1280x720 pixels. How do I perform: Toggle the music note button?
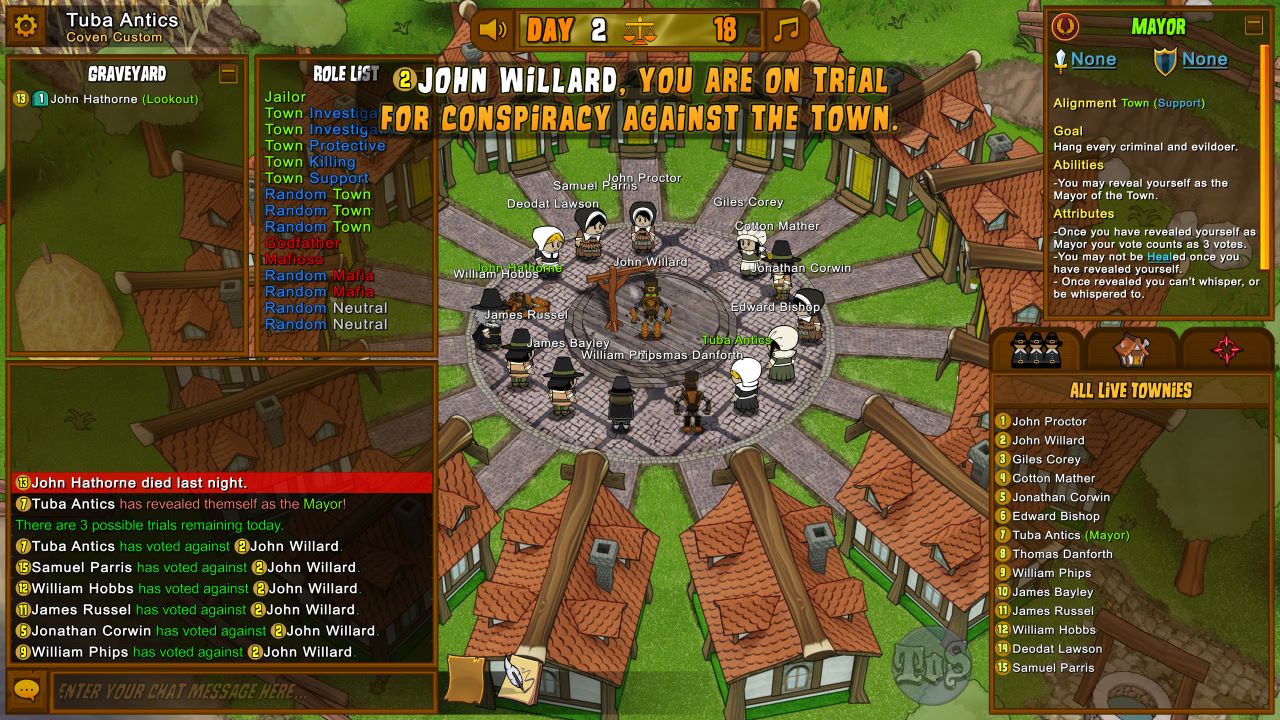(x=788, y=29)
